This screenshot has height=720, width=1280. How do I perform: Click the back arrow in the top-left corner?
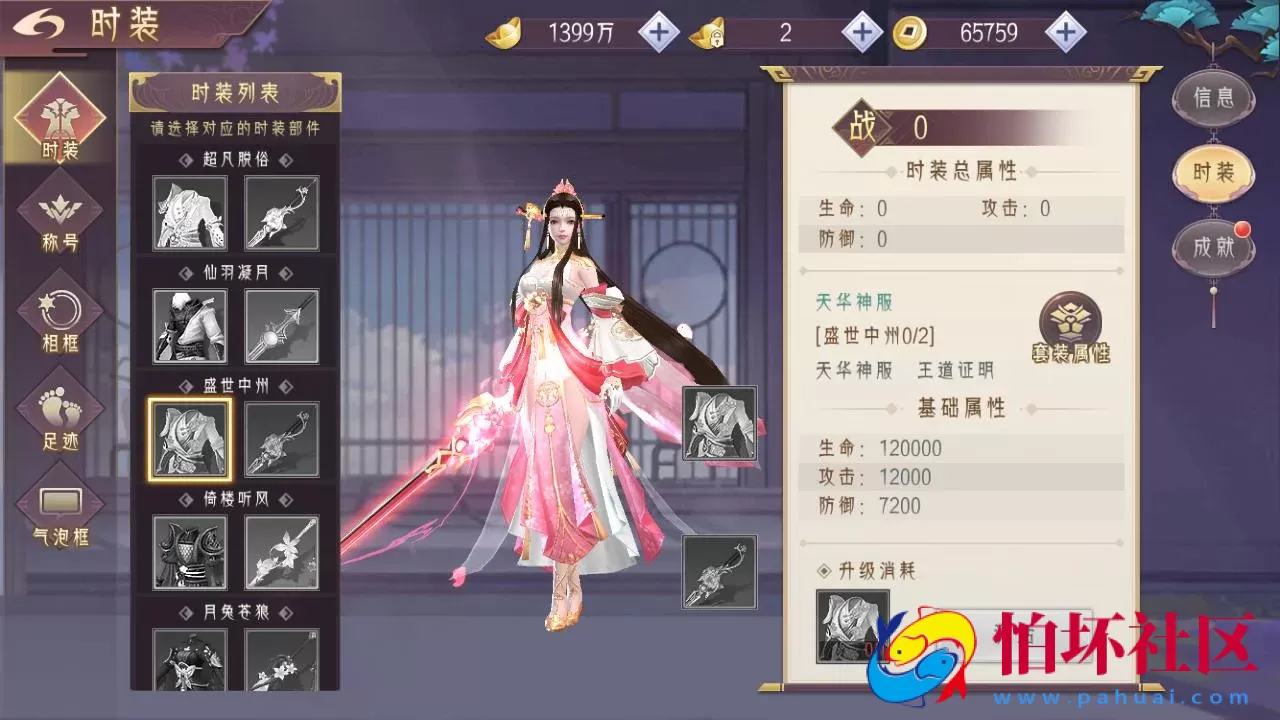tap(40, 24)
